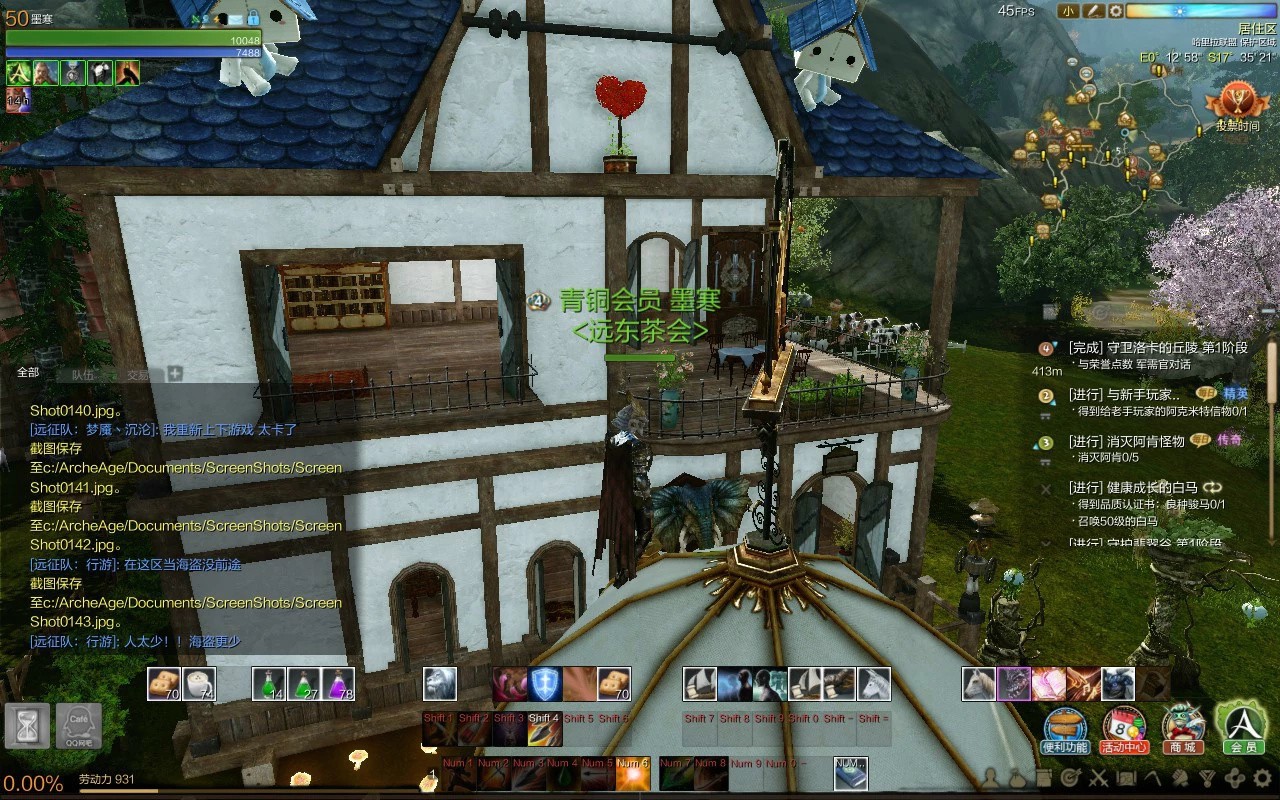Switch chat to the 队伍 tab

click(x=82, y=375)
